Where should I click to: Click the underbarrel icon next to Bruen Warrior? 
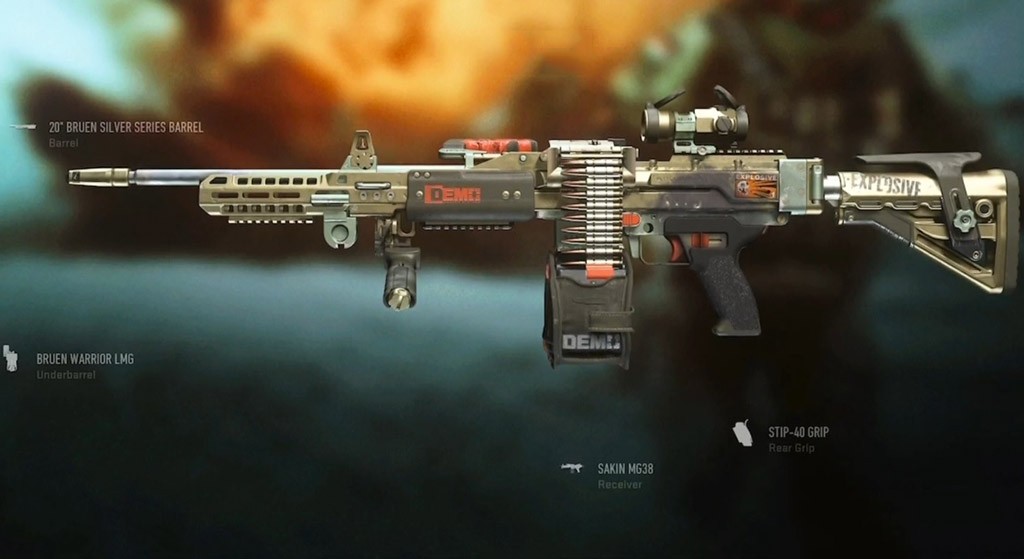point(11,358)
